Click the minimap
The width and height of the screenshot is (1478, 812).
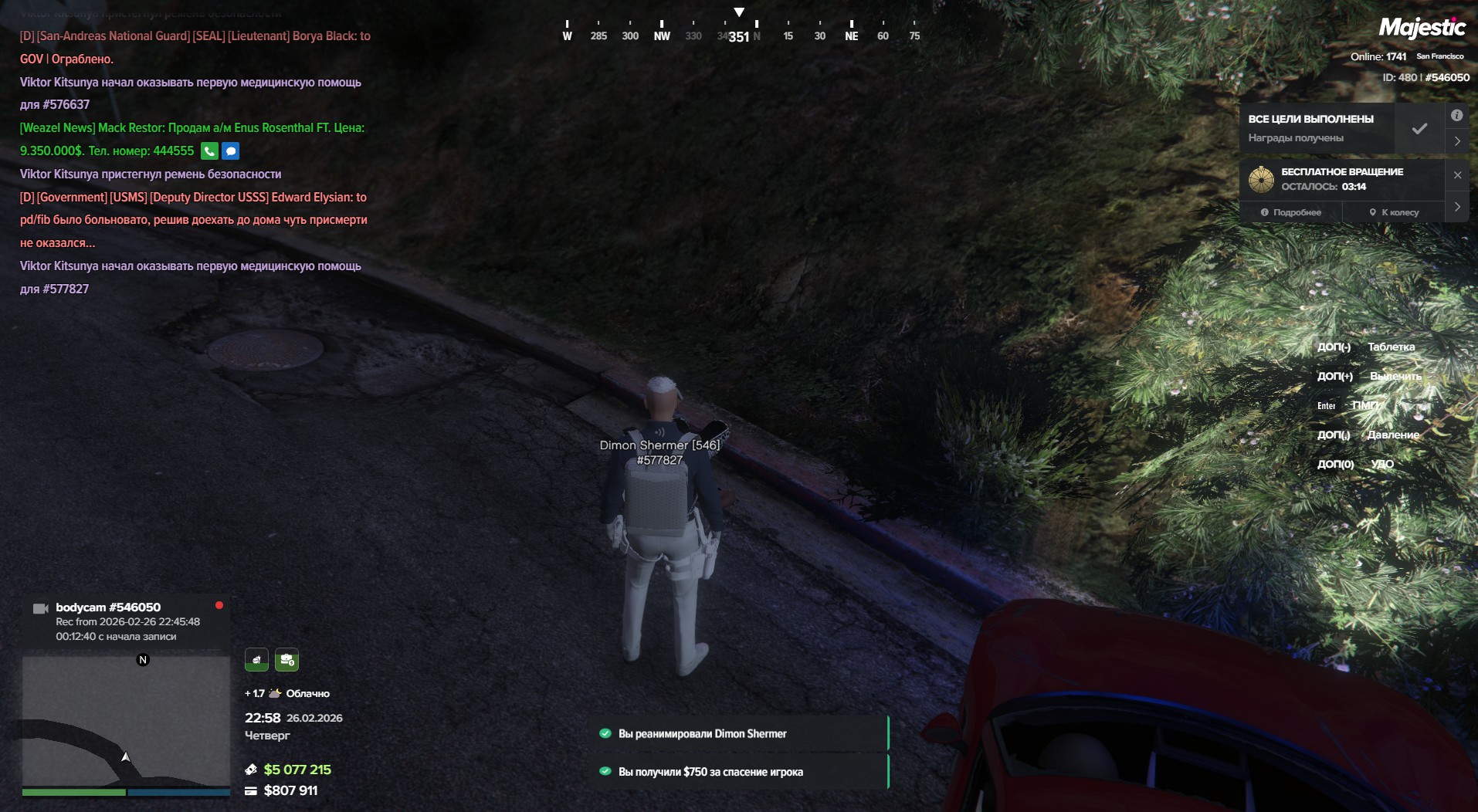[126, 722]
